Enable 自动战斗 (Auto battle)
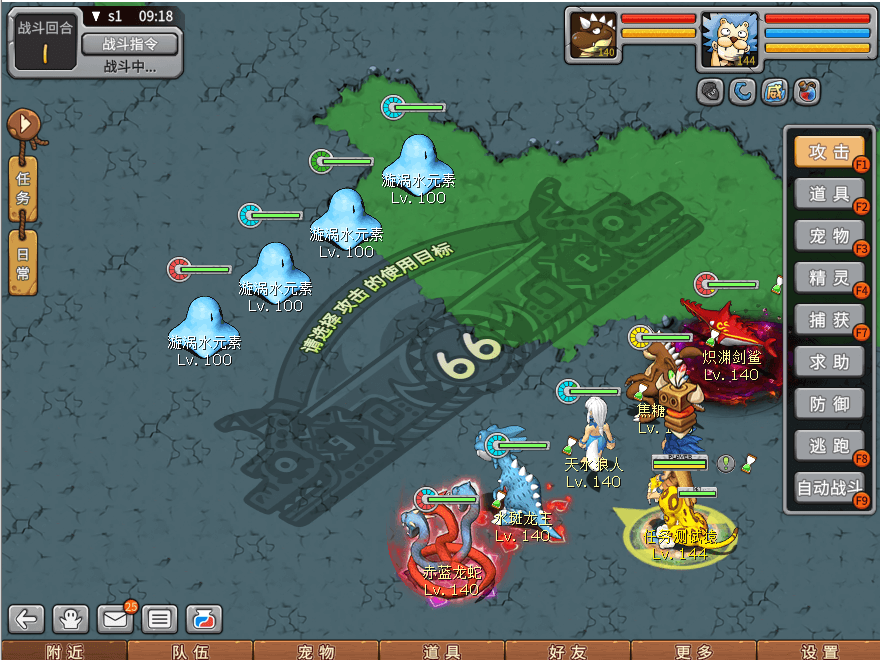Viewport: 880px width, 660px height. (829, 488)
